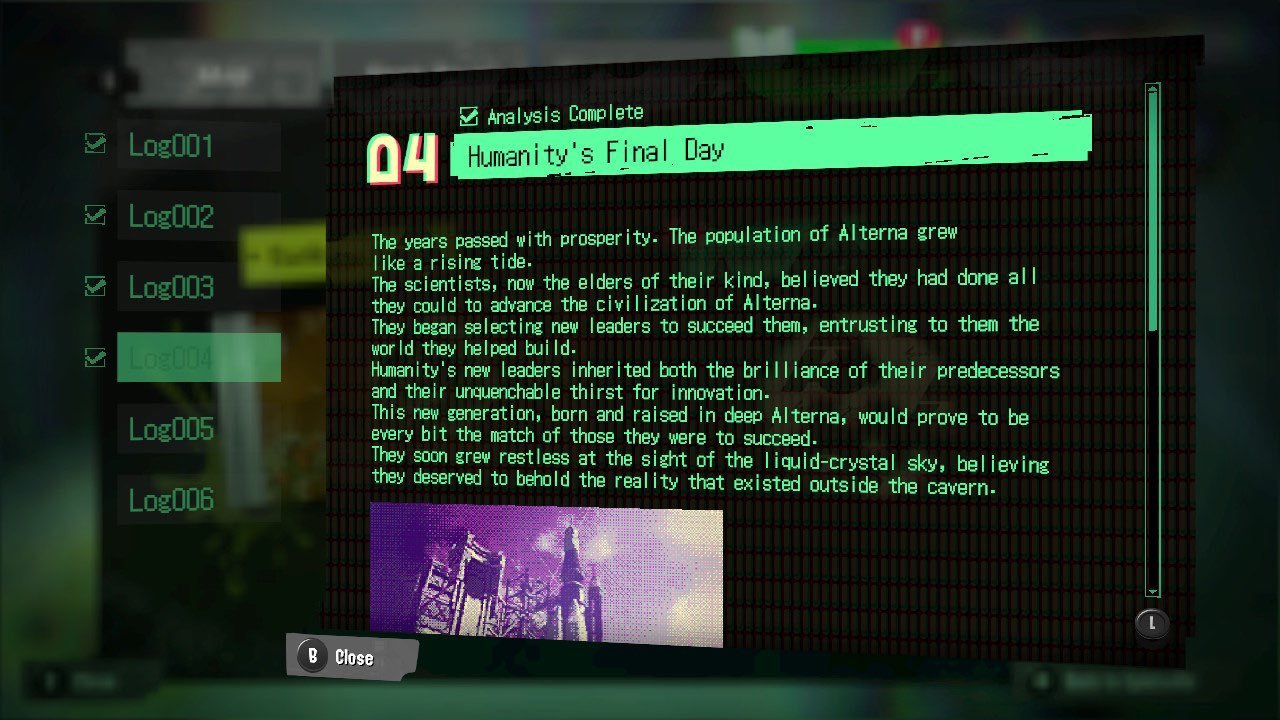This screenshot has width=1280, height=720.
Task: Click the Analysis Complete check icon
Action: point(467,113)
